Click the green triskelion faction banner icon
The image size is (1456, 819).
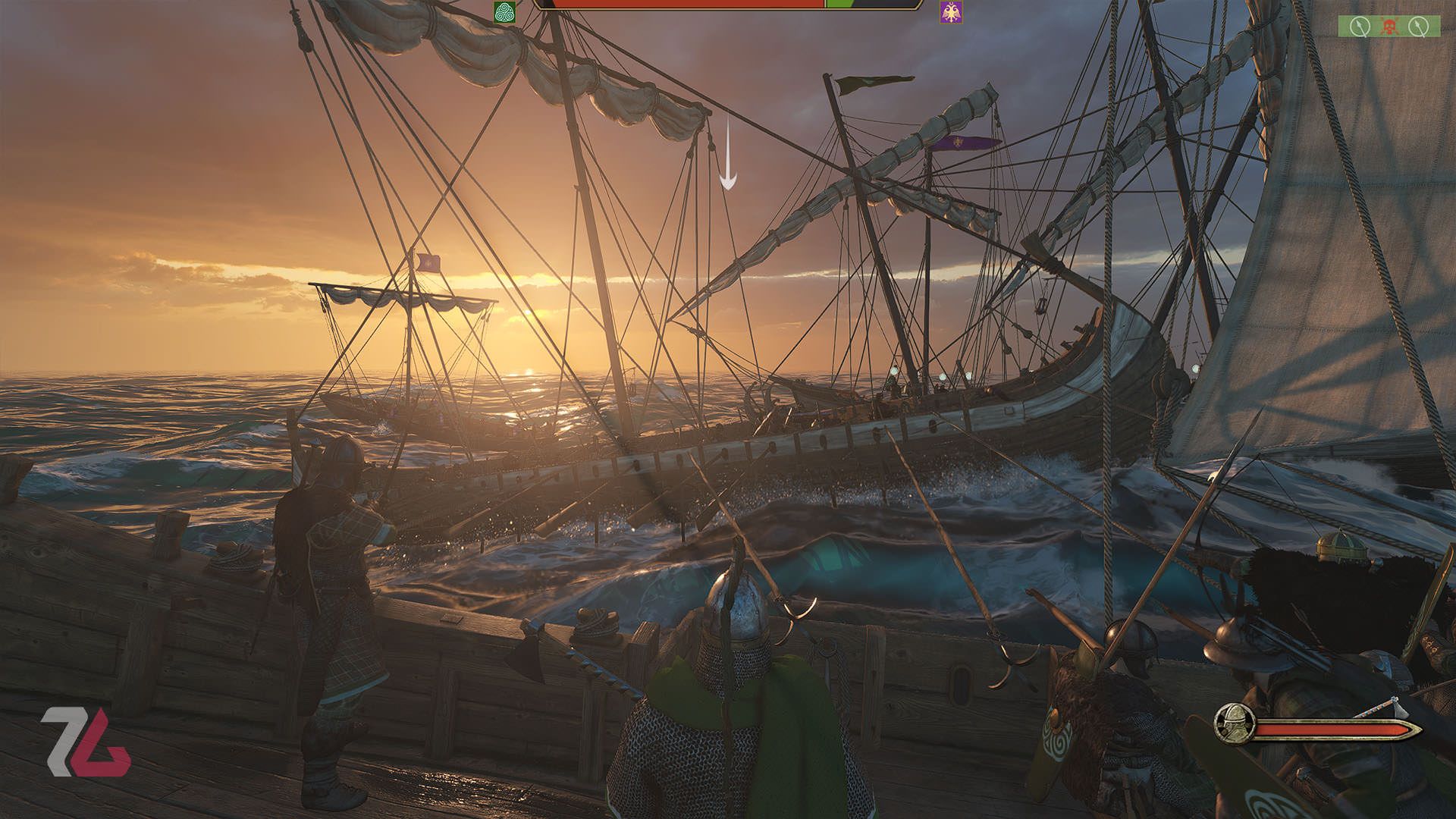click(x=504, y=12)
